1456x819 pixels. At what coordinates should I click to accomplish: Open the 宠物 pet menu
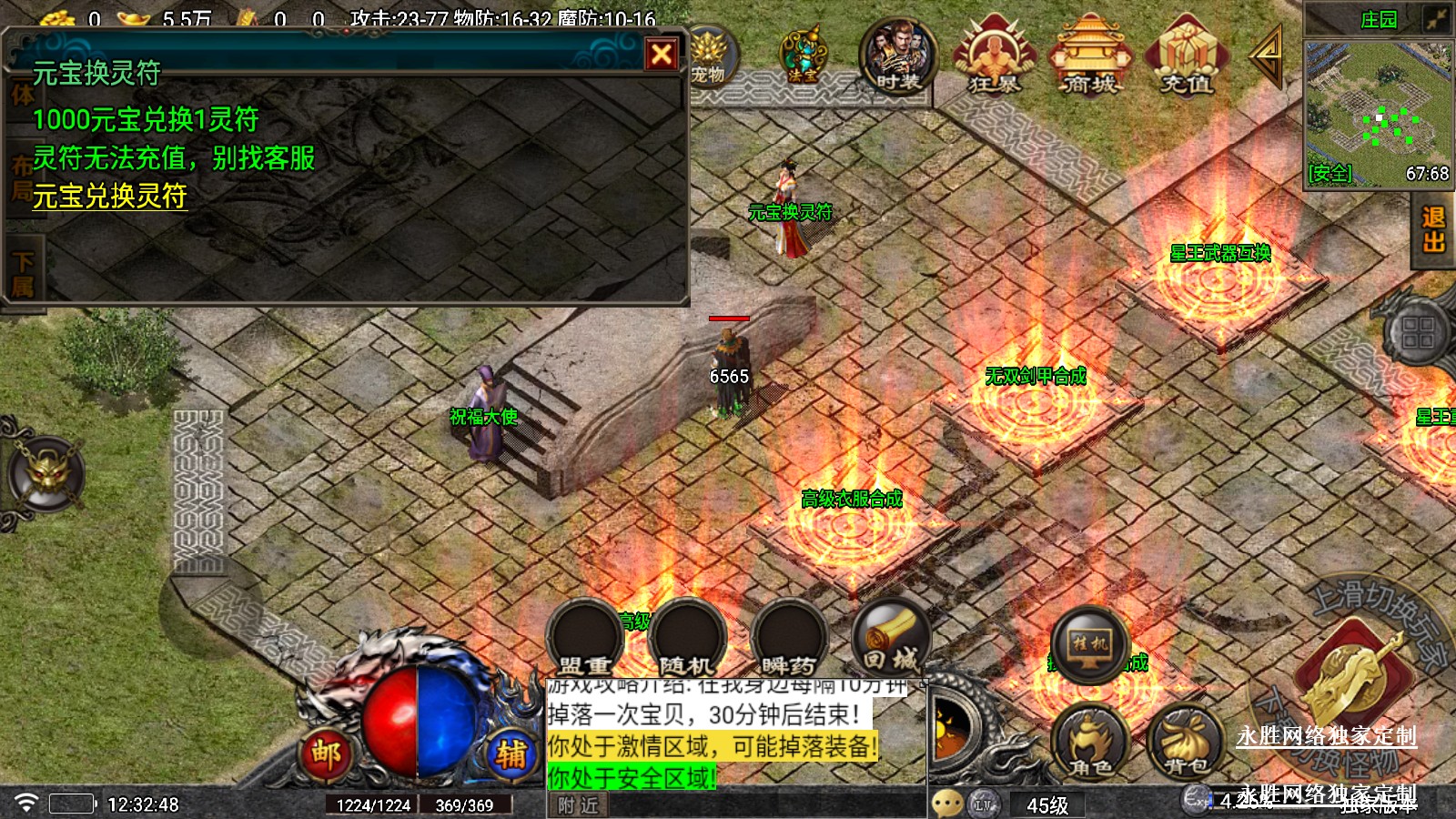click(710, 56)
